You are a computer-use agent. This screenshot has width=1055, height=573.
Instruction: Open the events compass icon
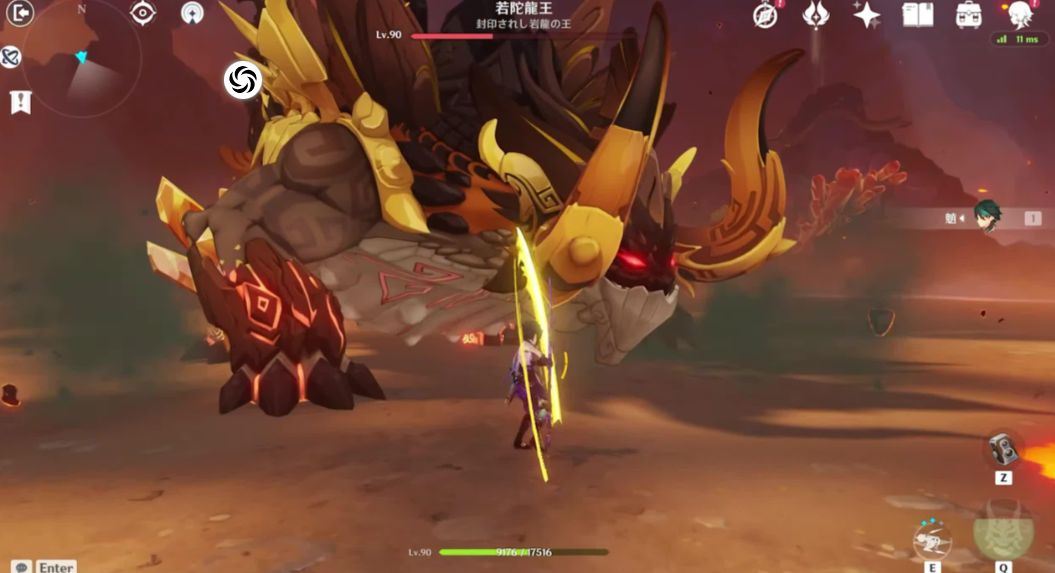[766, 15]
